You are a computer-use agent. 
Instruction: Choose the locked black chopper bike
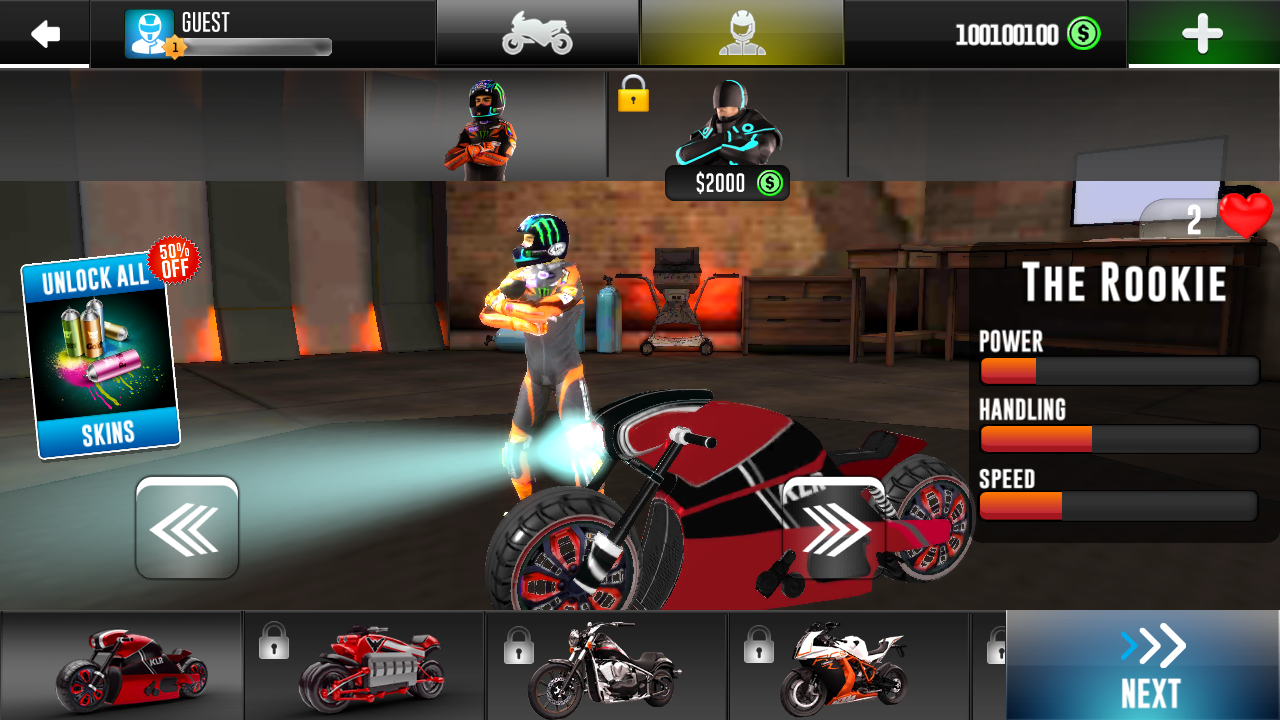click(607, 666)
